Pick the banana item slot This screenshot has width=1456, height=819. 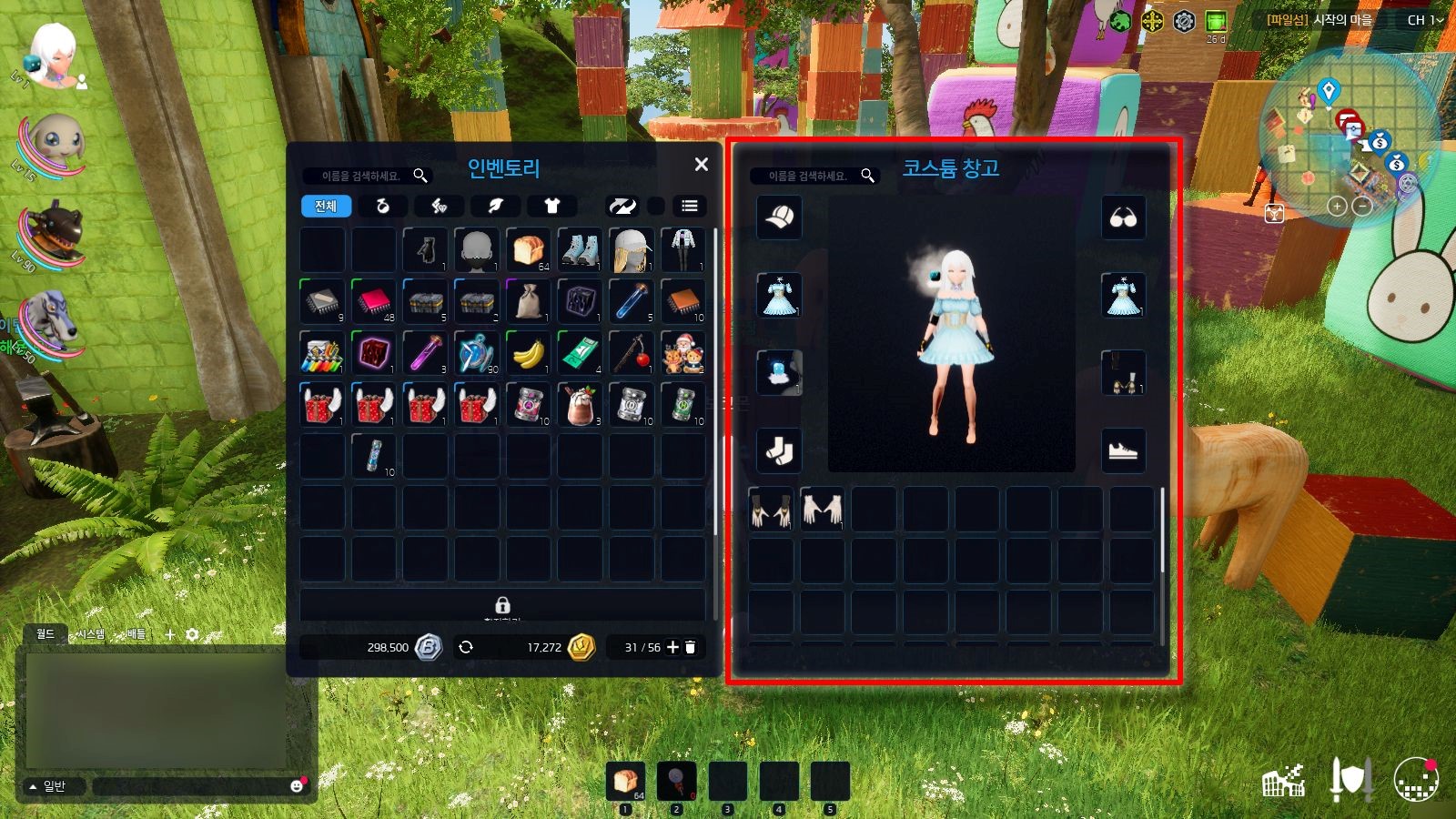(529, 353)
